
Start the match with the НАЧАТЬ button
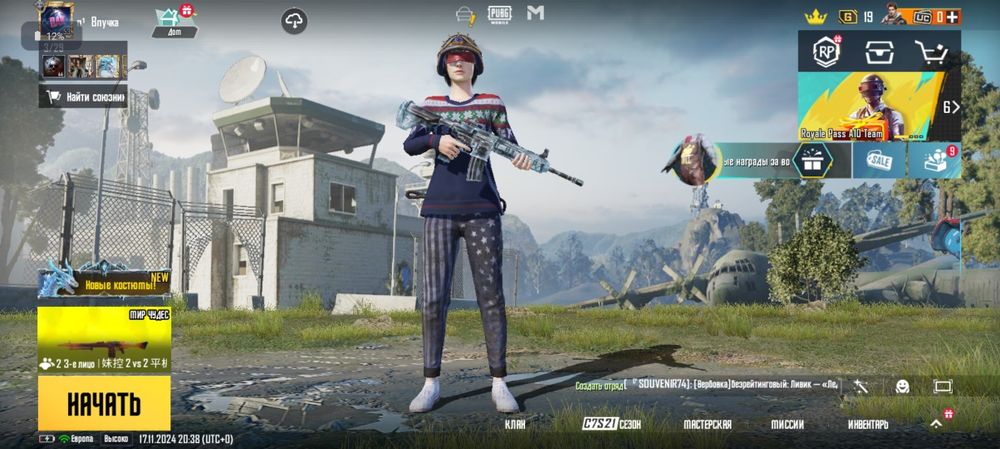(104, 404)
